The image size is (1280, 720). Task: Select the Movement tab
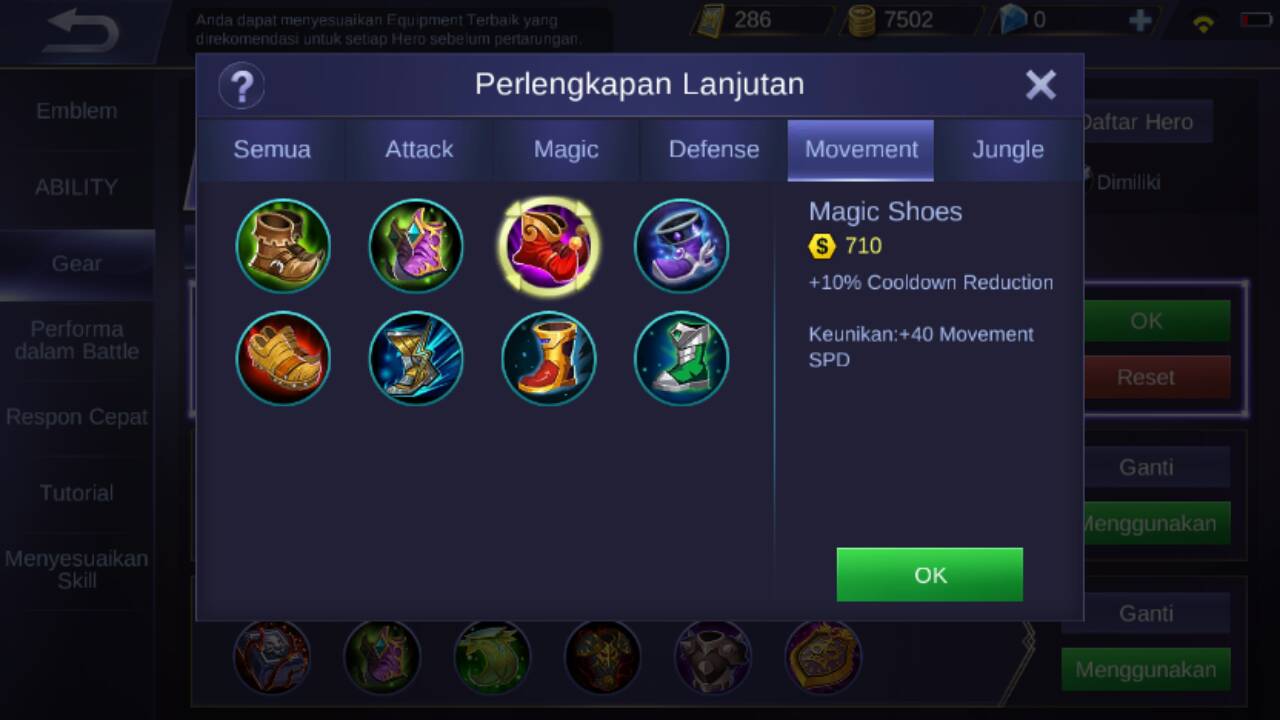861,150
